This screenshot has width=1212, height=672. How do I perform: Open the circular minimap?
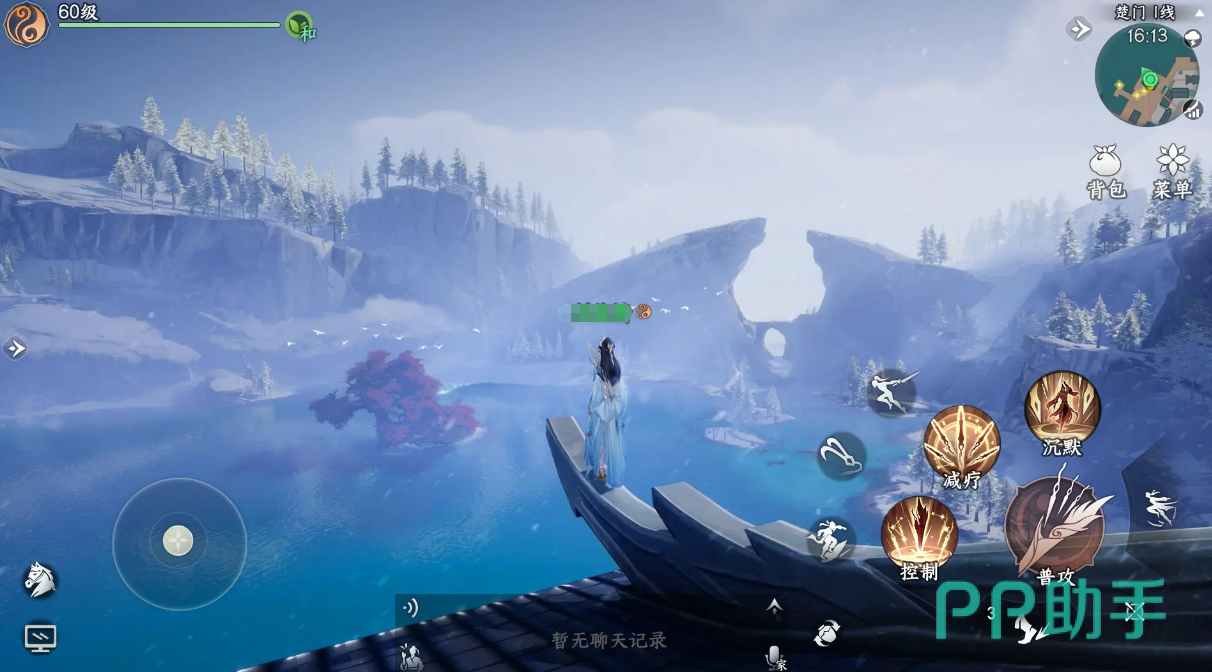tap(1146, 76)
